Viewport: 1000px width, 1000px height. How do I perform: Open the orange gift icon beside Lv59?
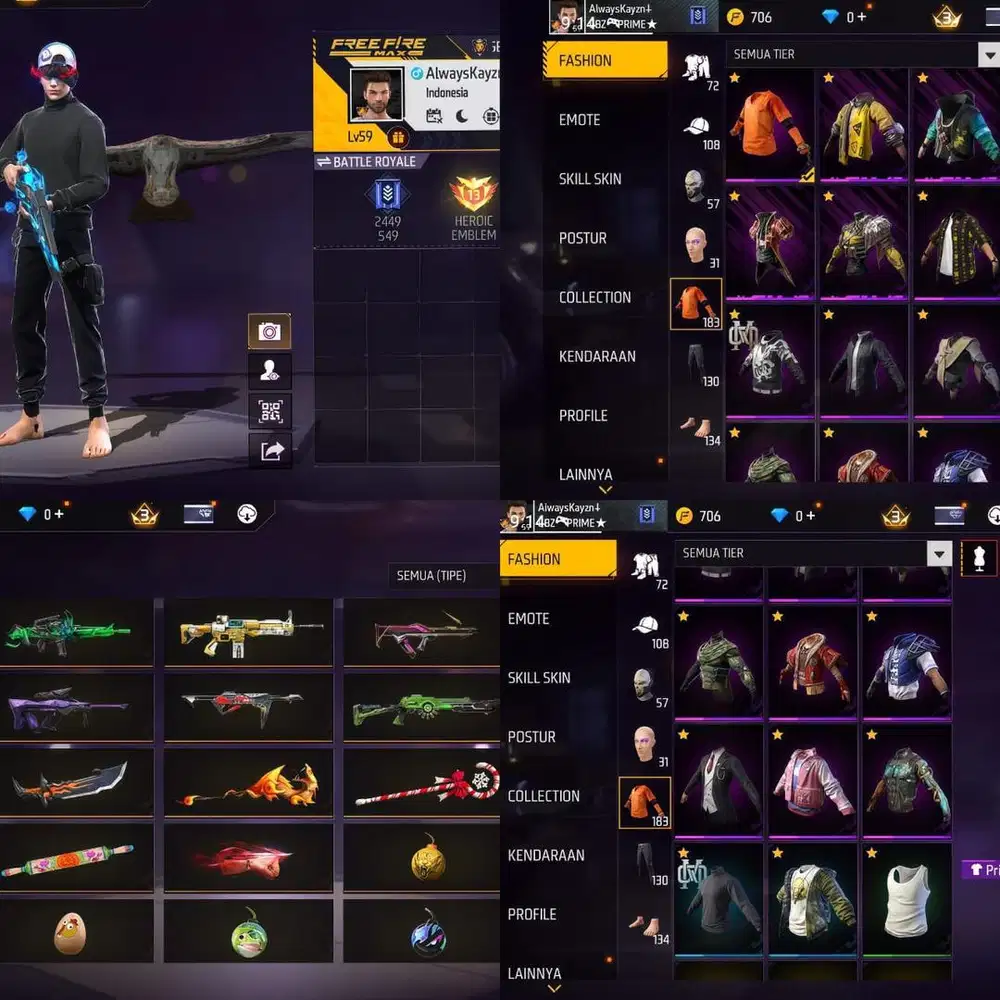(x=398, y=137)
